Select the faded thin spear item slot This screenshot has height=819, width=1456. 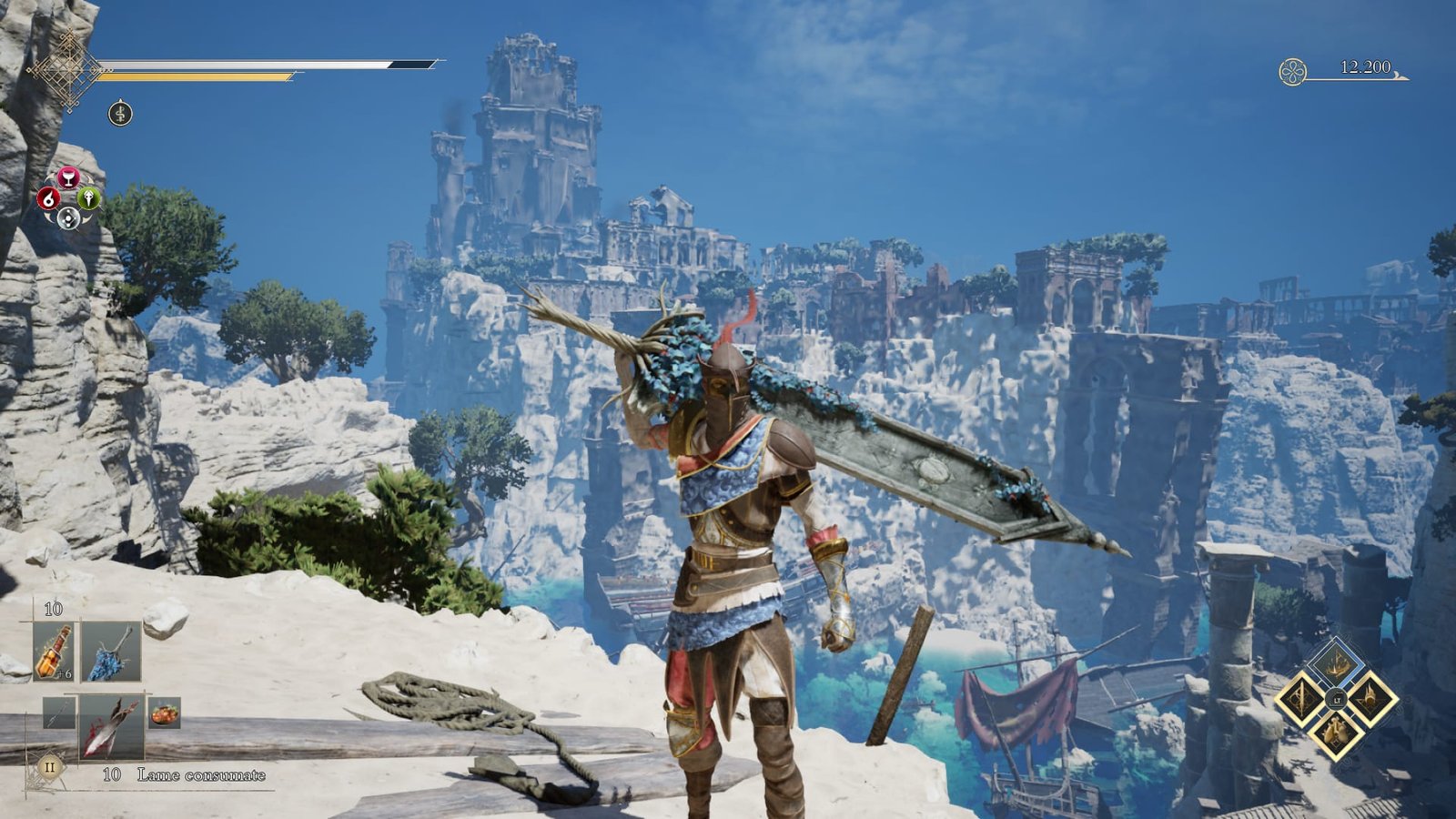(58, 713)
